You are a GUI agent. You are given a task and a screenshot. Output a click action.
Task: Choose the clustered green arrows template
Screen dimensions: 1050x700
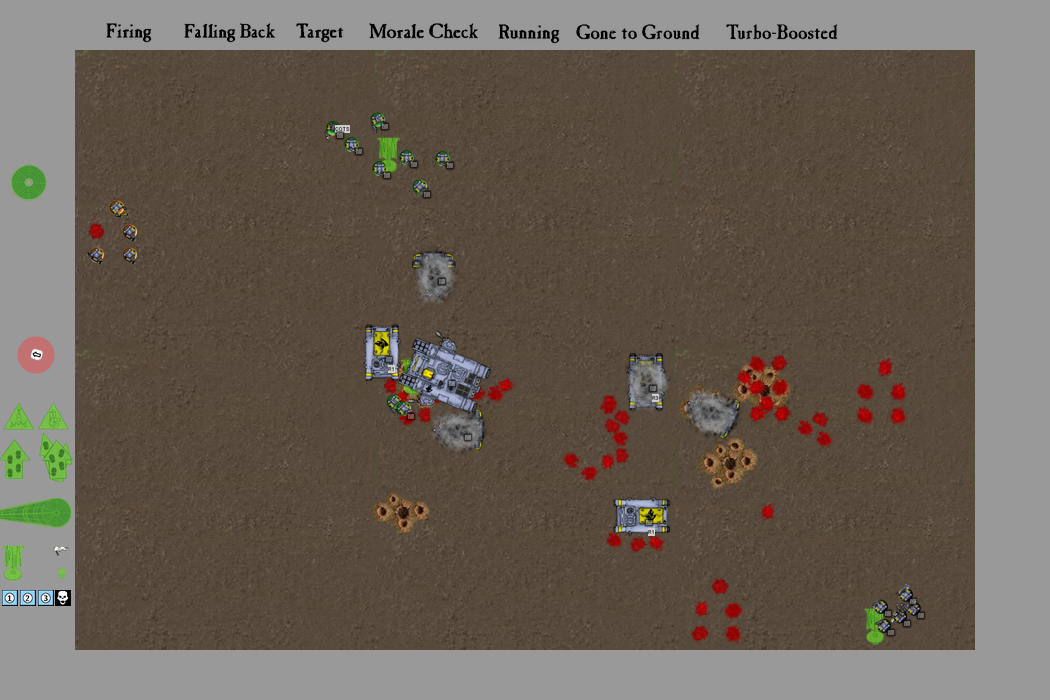coord(56,458)
